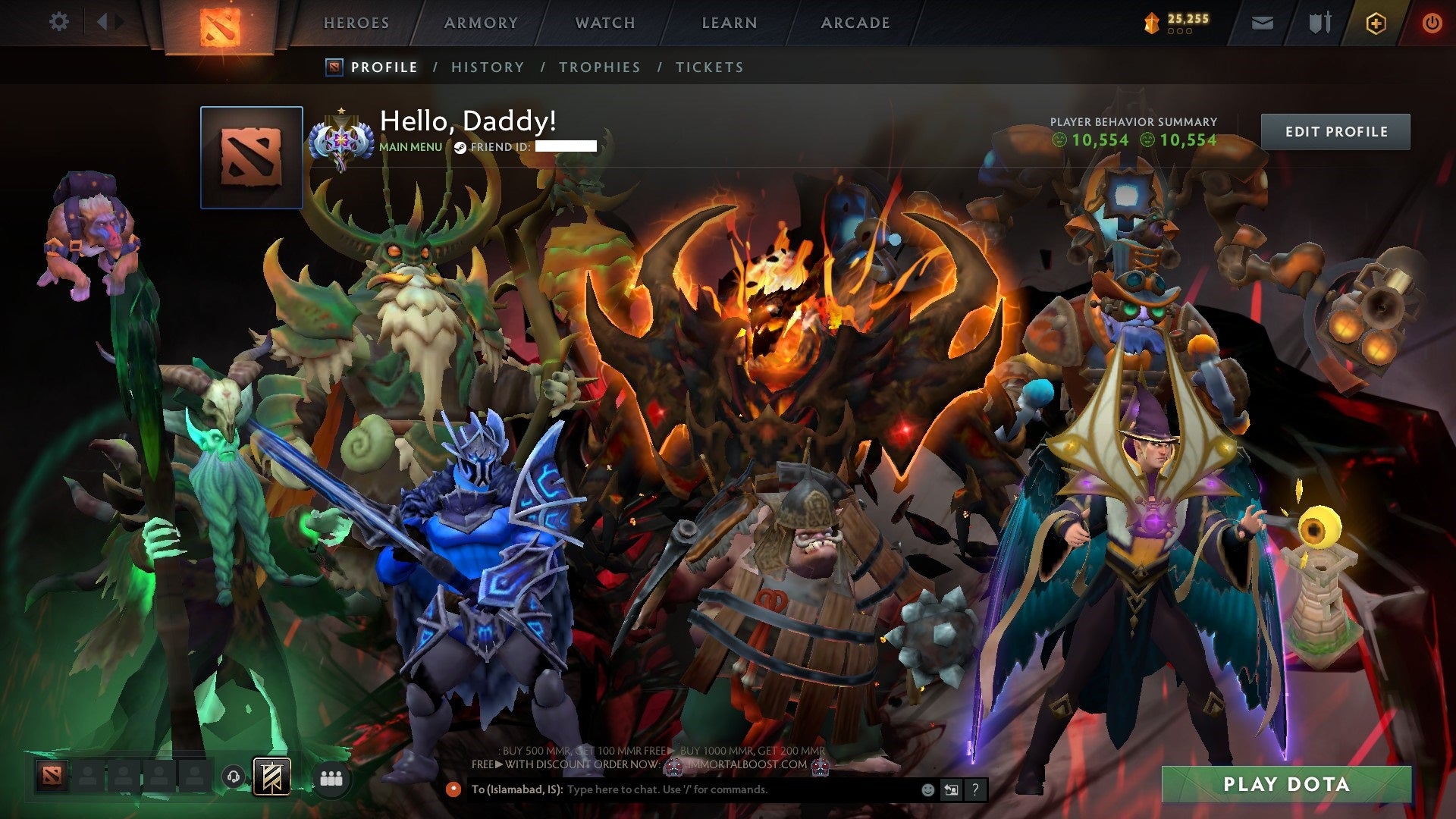Screen dimensions: 1456x819
Task: Click the EDIT PROFILE button
Action: pyautogui.click(x=1336, y=130)
